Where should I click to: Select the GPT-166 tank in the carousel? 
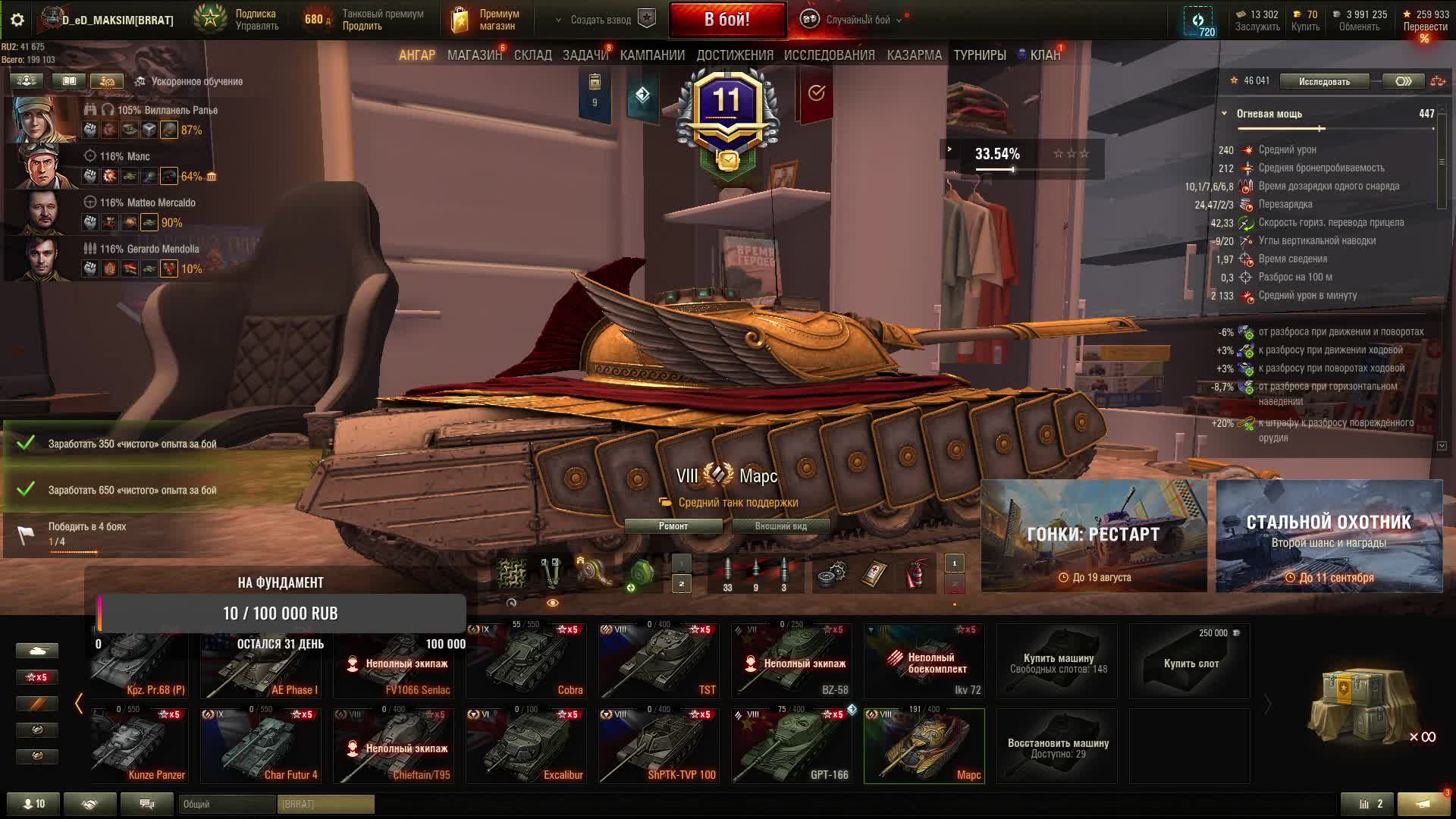[791, 745]
